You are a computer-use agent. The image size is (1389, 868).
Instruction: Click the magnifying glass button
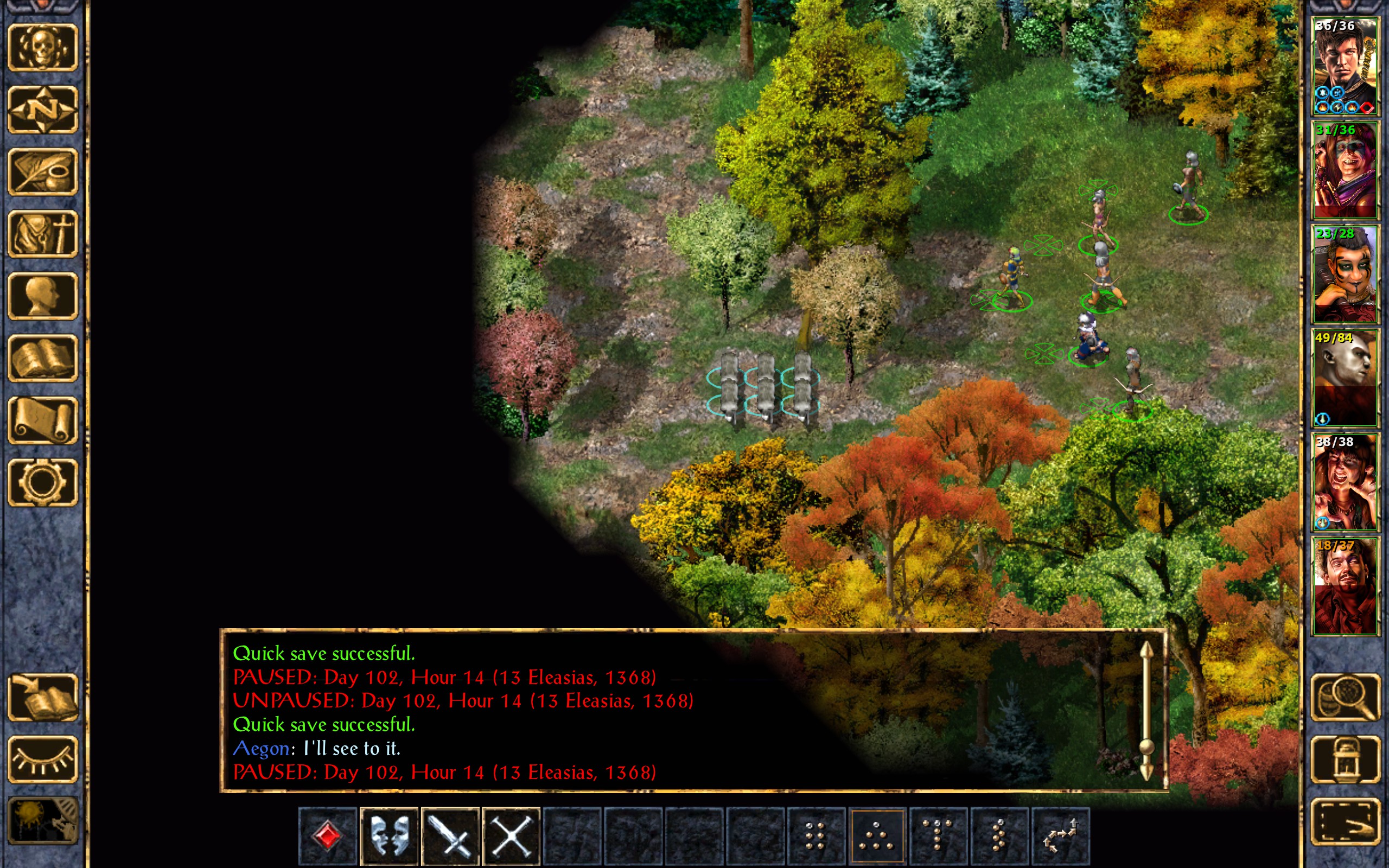pos(1346,698)
